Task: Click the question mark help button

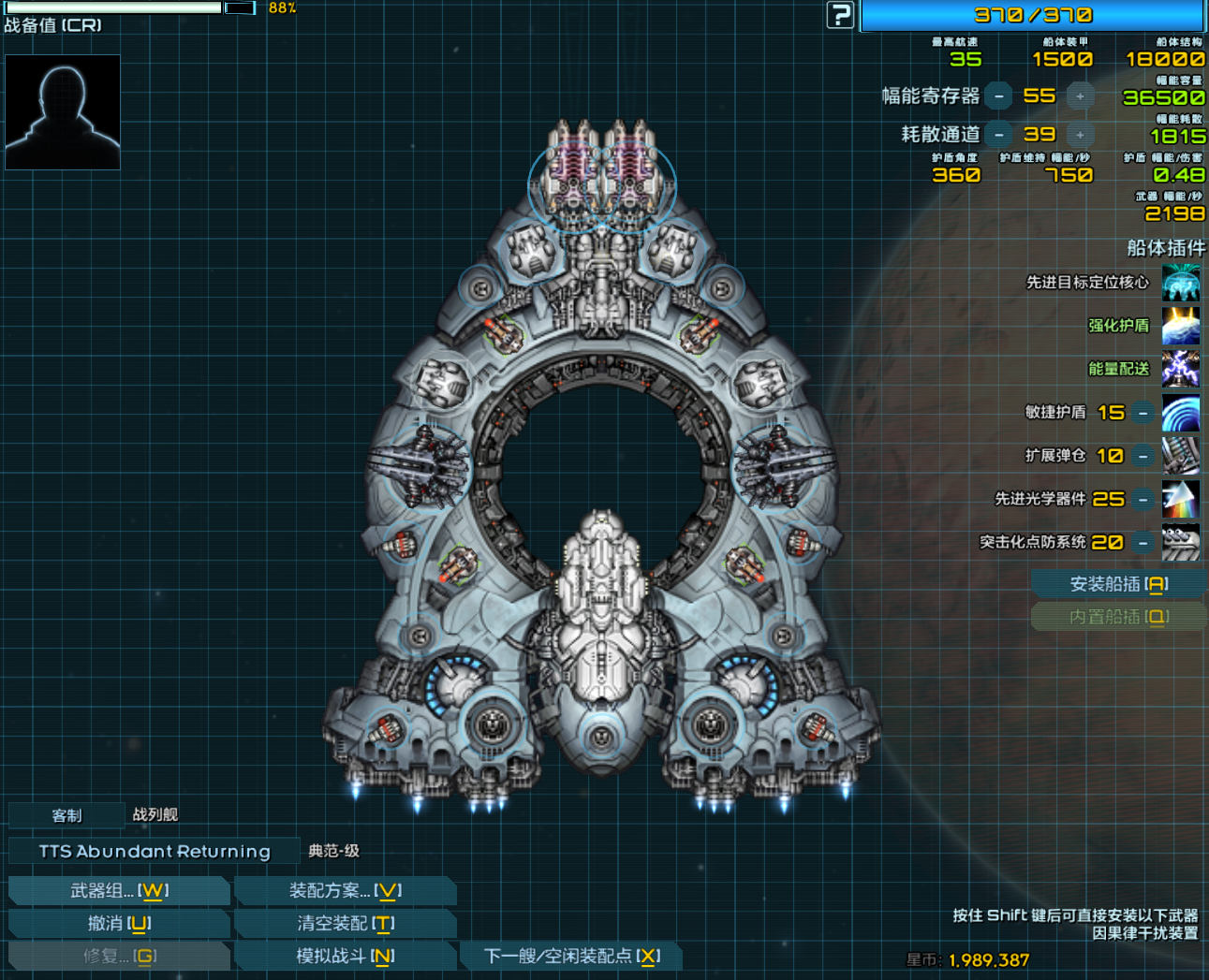Action: pos(840,15)
